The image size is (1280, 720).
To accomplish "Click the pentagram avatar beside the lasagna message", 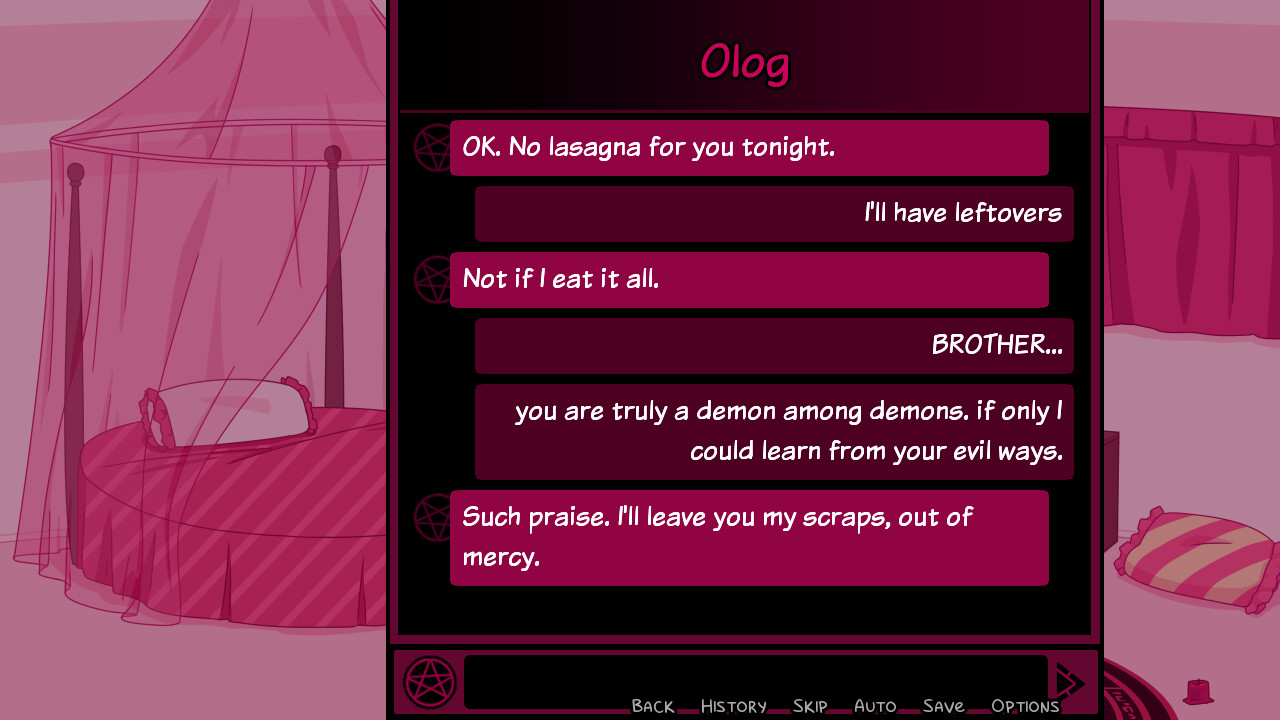I will pyautogui.click(x=430, y=148).
